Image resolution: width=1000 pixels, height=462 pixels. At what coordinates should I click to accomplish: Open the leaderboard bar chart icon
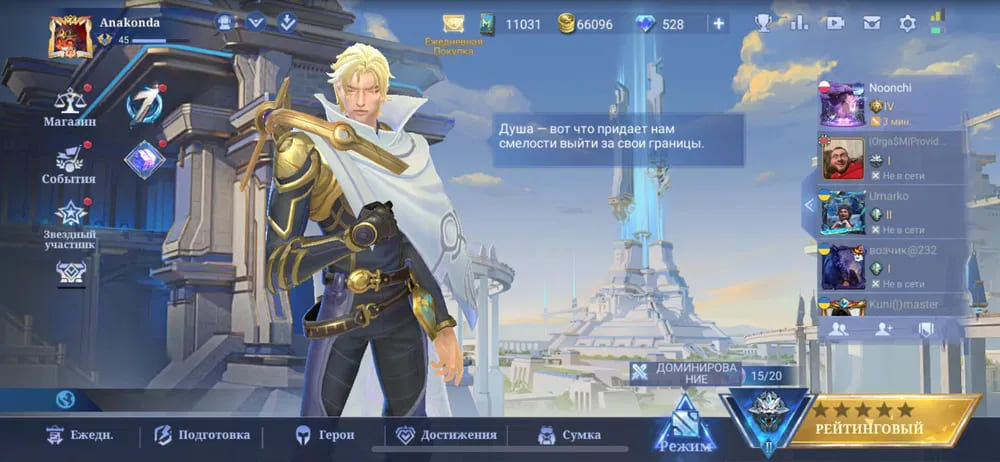[x=799, y=23]
